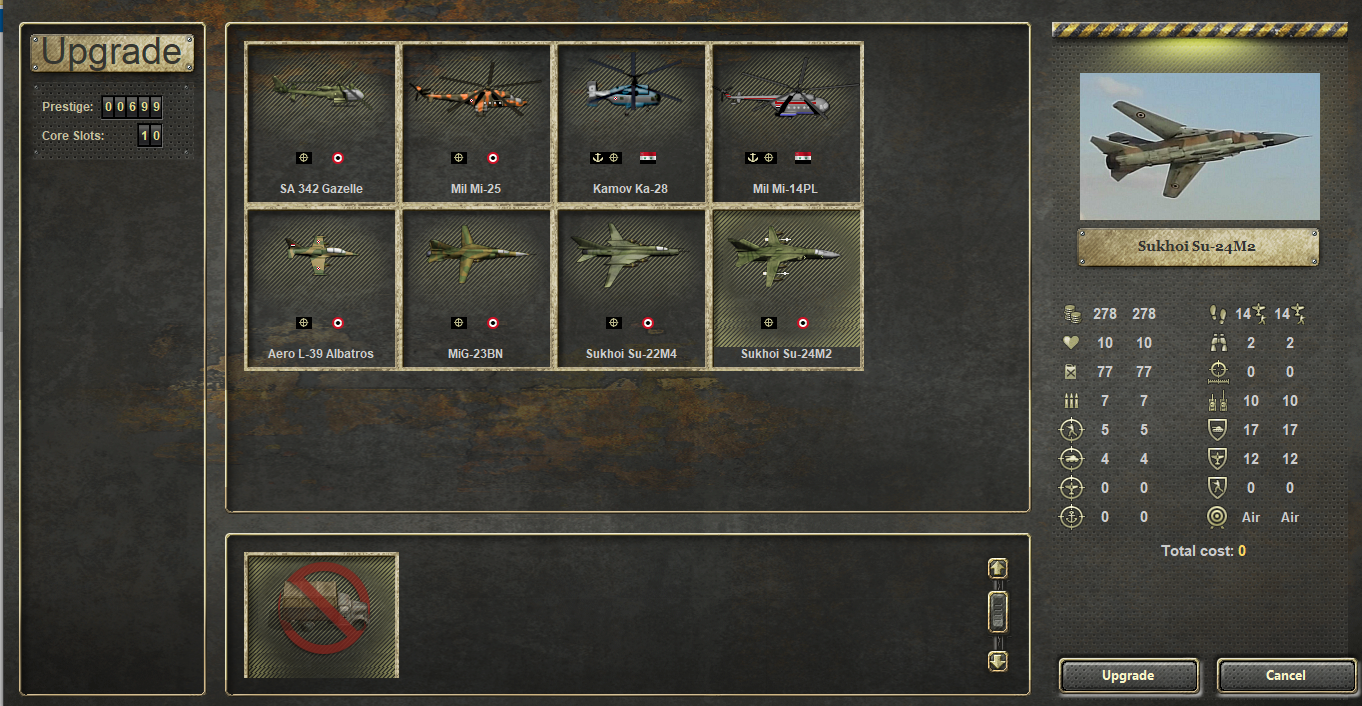Select the Mil Mi-14PL helicopter
1362x706 pixels.
click(x=785, y=123)
